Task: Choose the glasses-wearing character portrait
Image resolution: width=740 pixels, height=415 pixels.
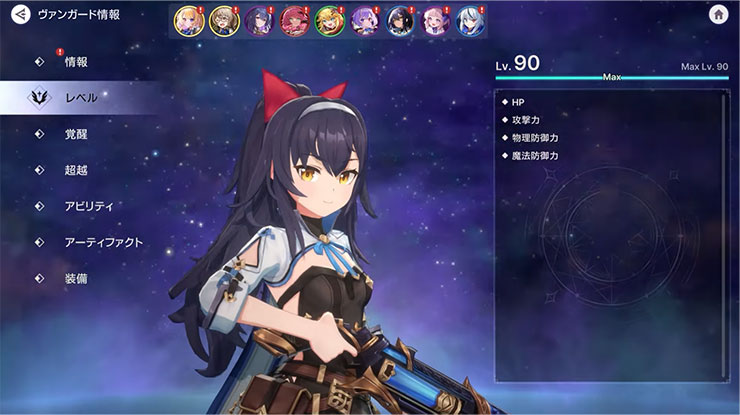Action: tap(222, 21)
